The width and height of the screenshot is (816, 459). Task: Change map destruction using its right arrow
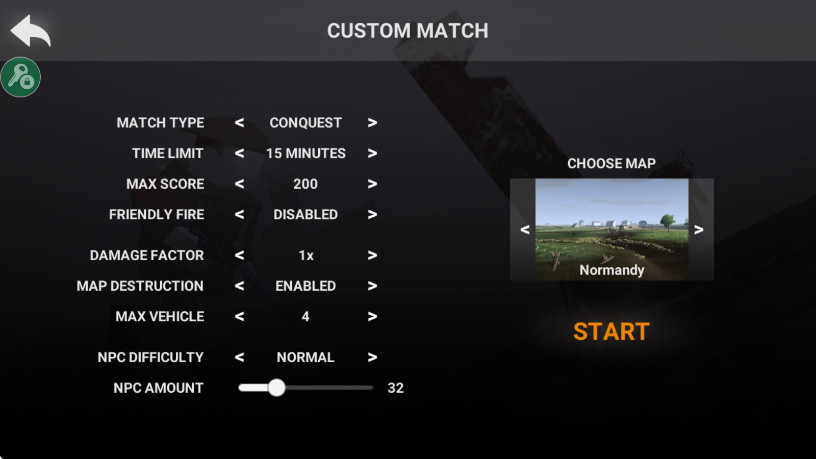click(372, 286)
